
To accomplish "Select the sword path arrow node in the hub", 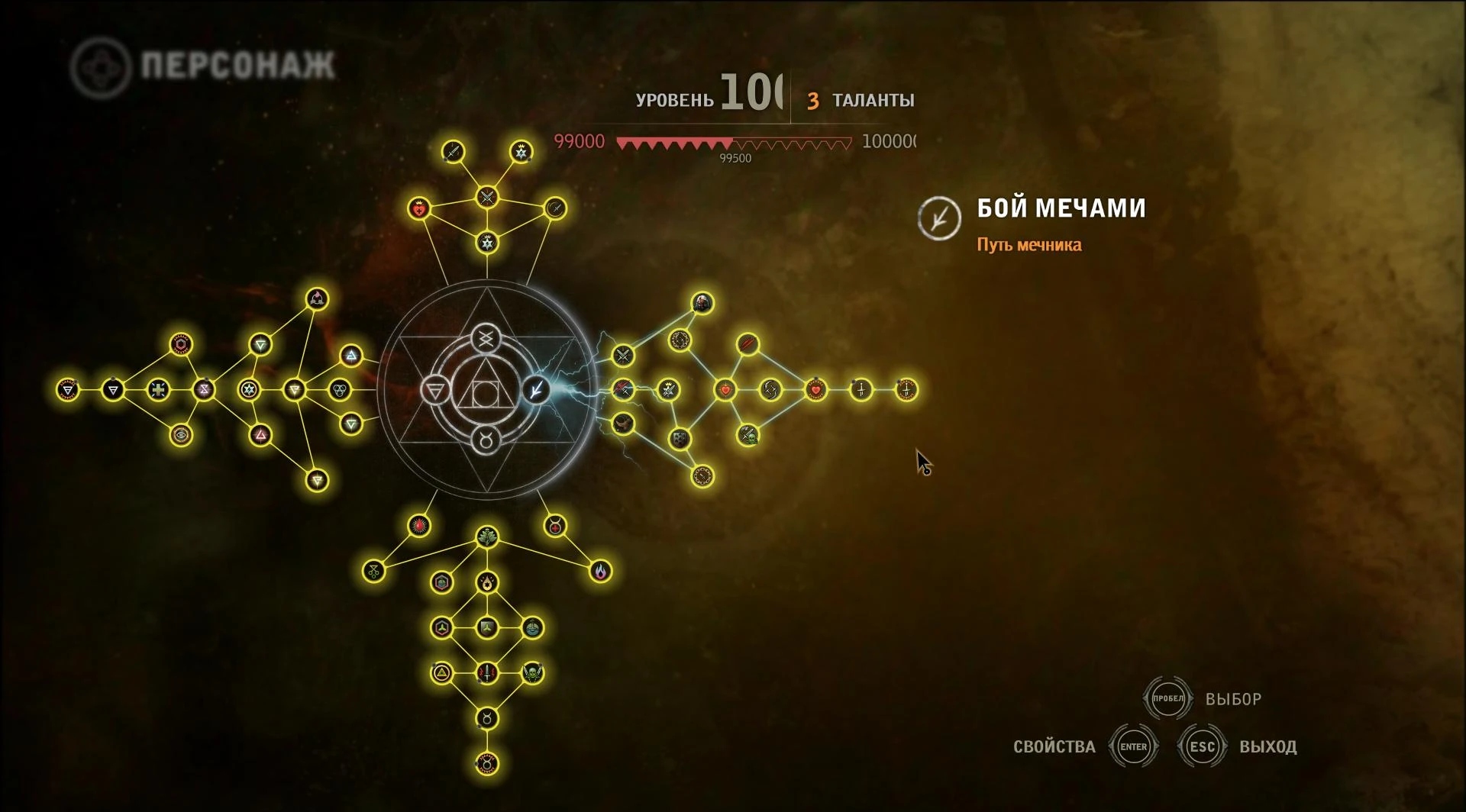I will 537,390.
